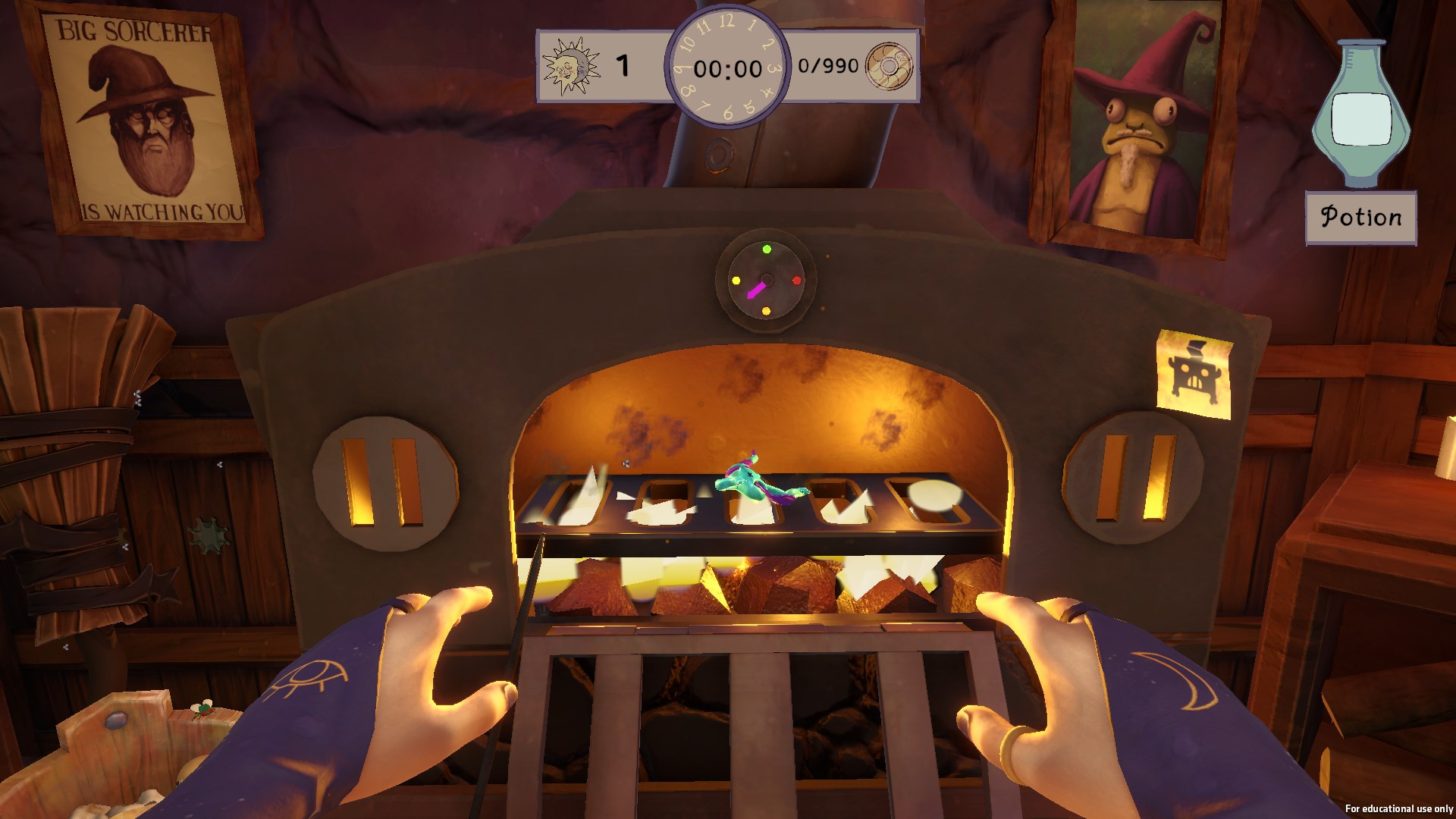
Task: Click the gold coin icon
Action: 889,66
